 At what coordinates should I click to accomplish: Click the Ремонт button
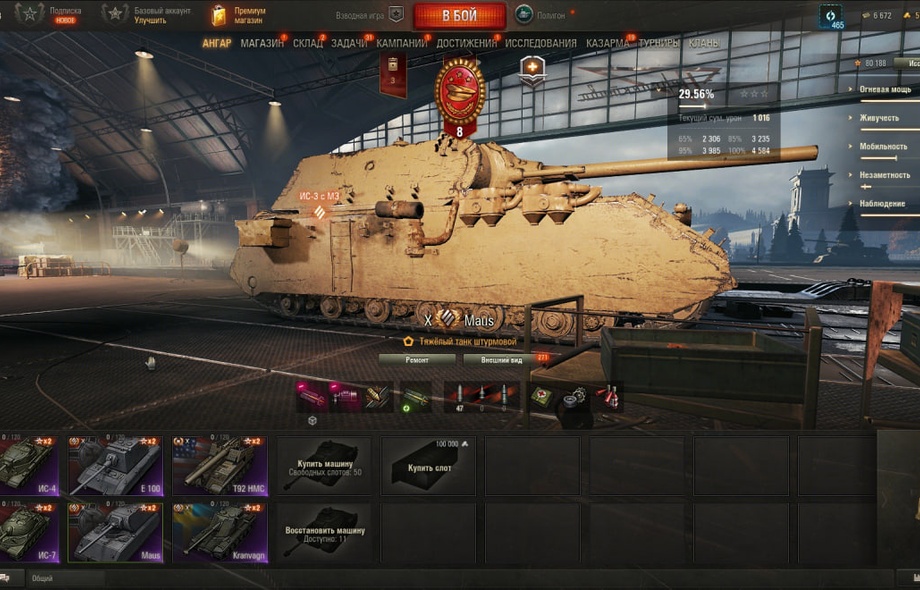pos(417,358)
